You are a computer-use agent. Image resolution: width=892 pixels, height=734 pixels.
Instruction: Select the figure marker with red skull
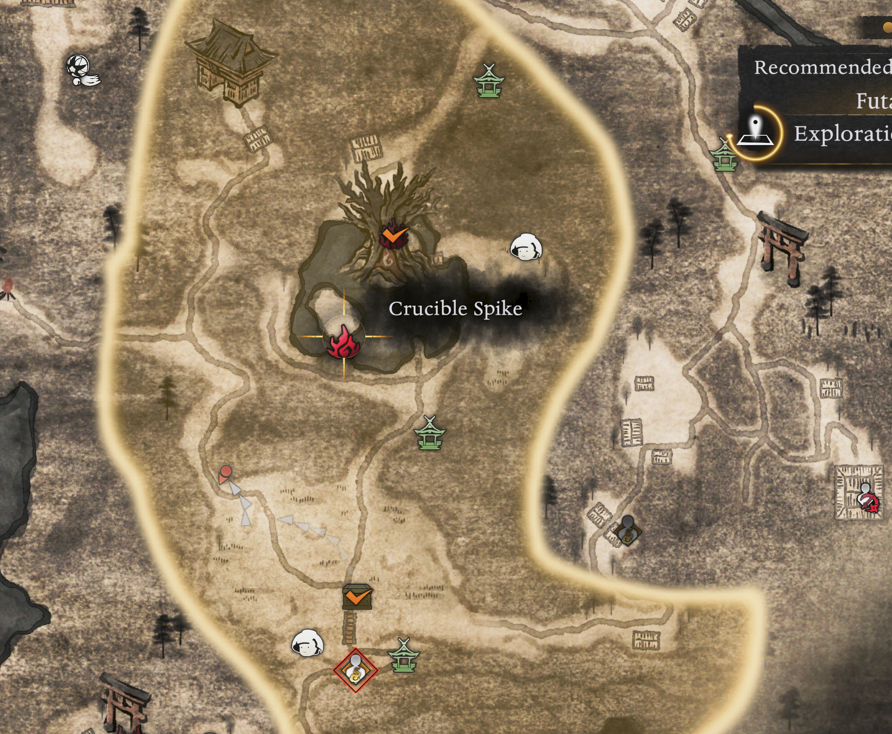click(867, 497)
